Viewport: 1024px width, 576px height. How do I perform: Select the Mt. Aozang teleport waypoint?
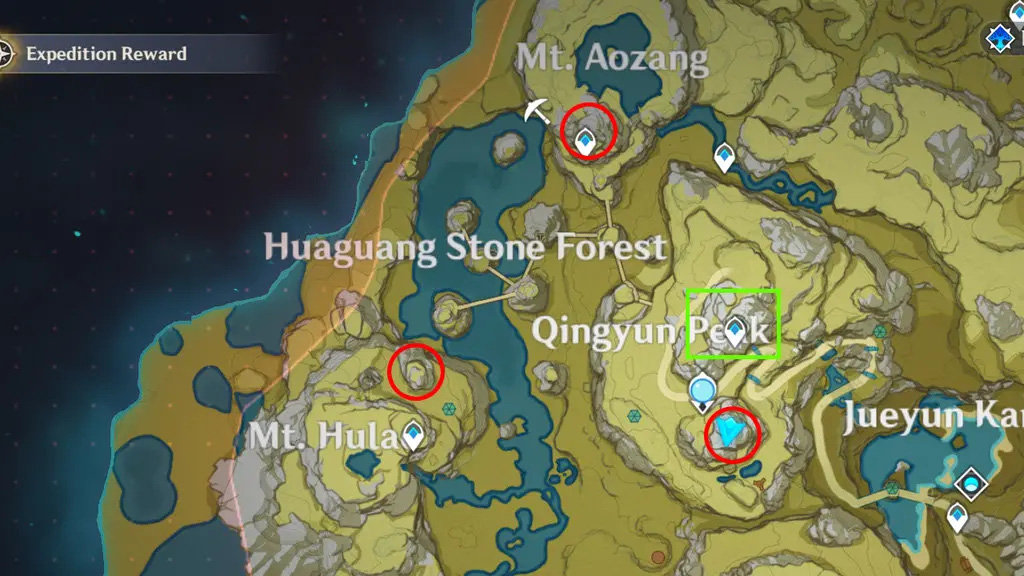pyautogui.click(x=586, y=143)
